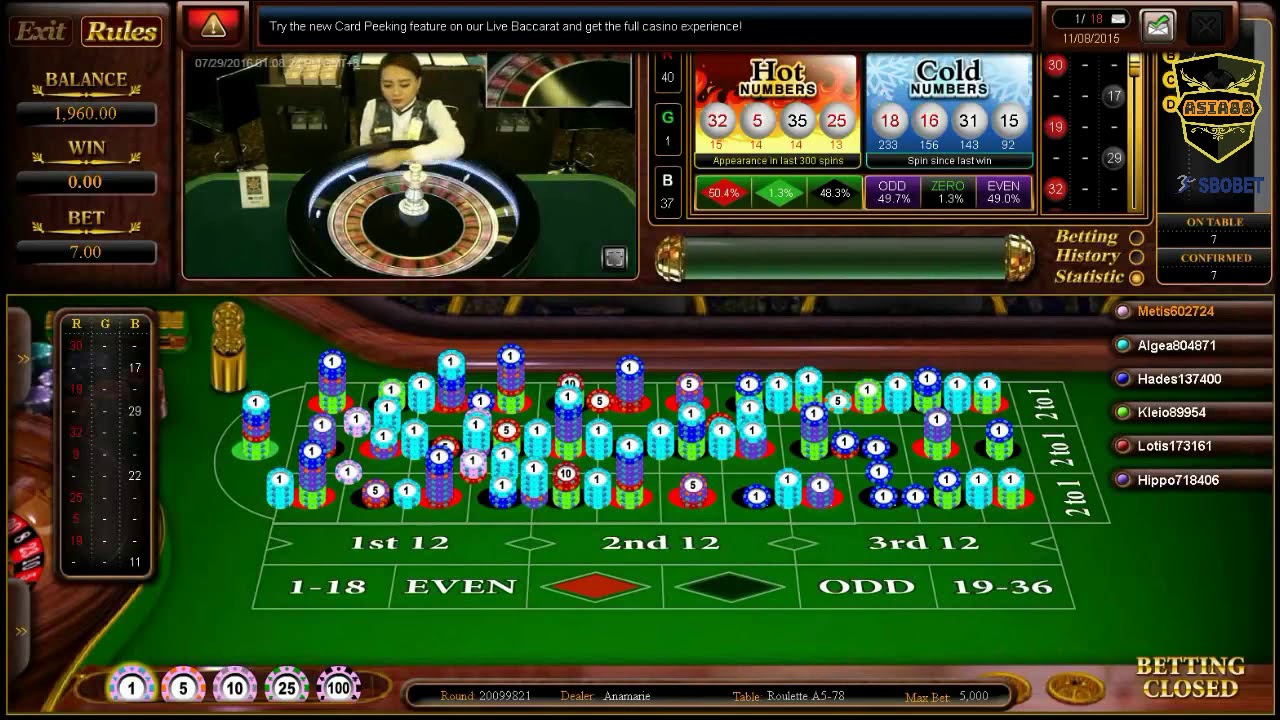Viewport: 1280px width, 720px height.
Task: Pick the 10 value chip
Action: pos(235,688)
